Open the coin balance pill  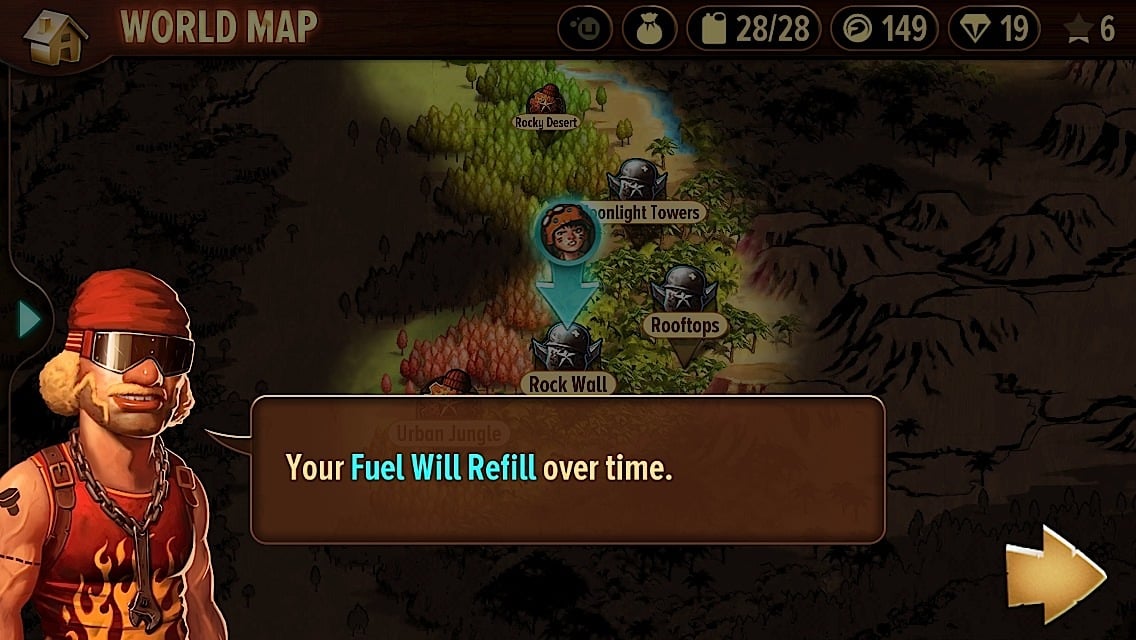click(x=883, y=29)
